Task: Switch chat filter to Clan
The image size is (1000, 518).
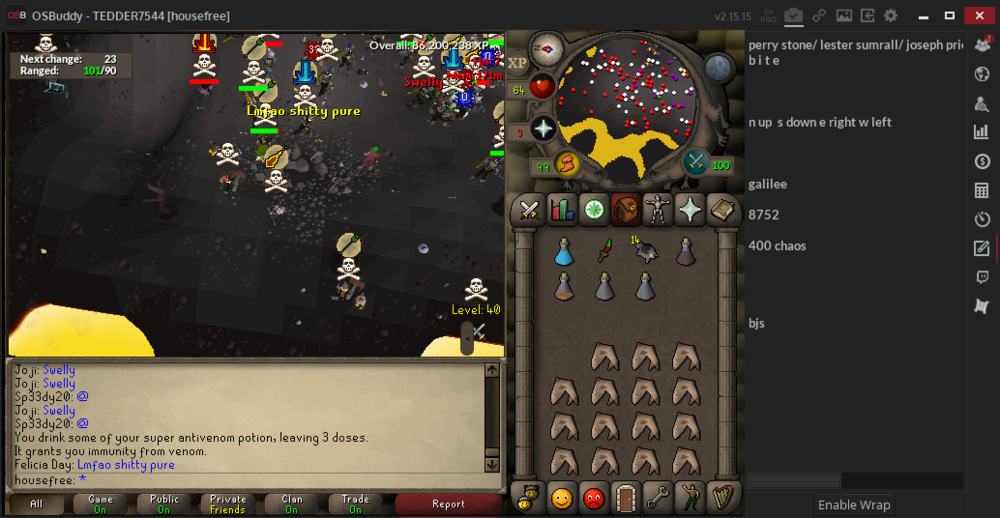Action: (x=291, y=504)
